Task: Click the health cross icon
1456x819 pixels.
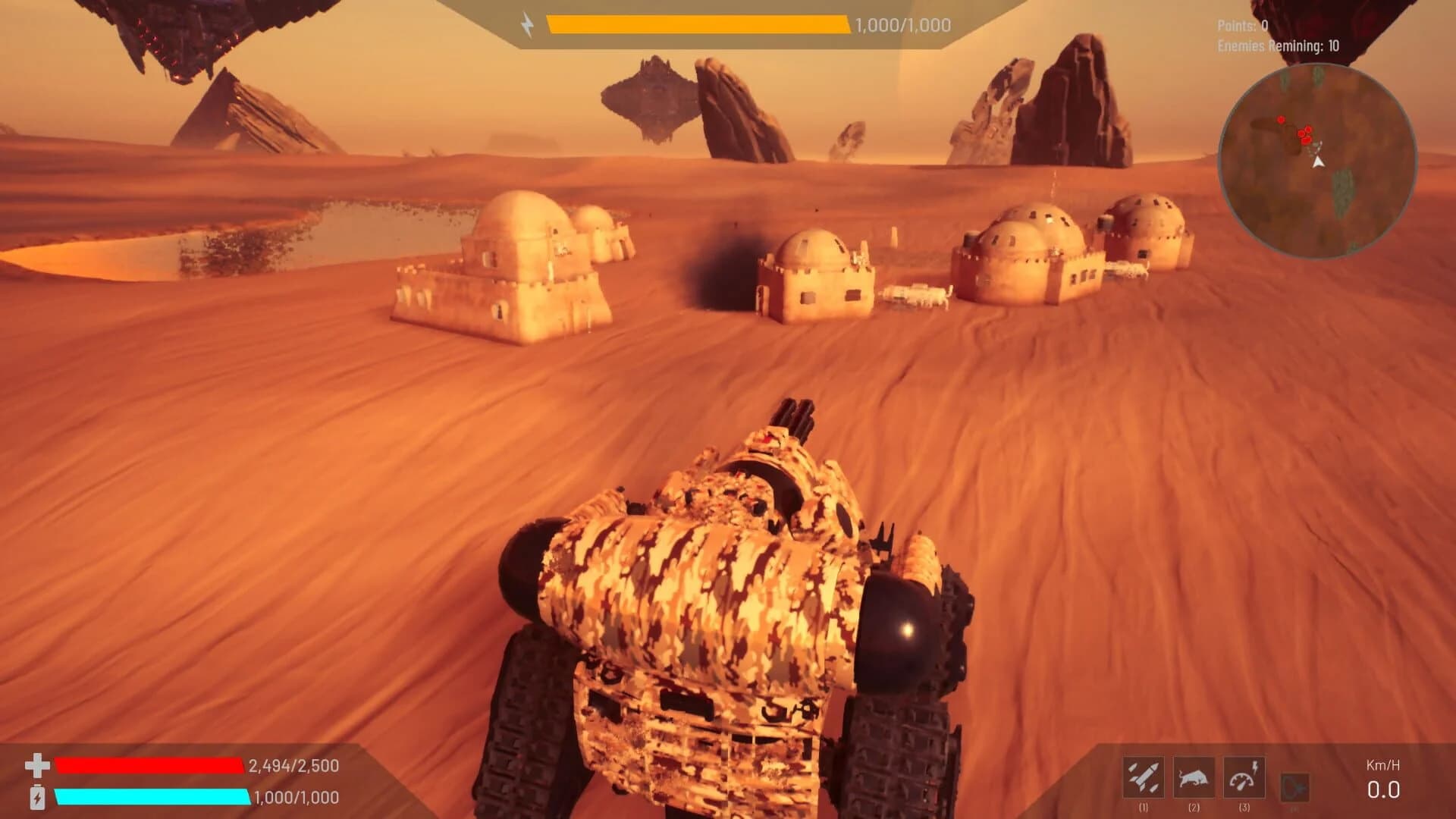Action: tap(39, 764)
